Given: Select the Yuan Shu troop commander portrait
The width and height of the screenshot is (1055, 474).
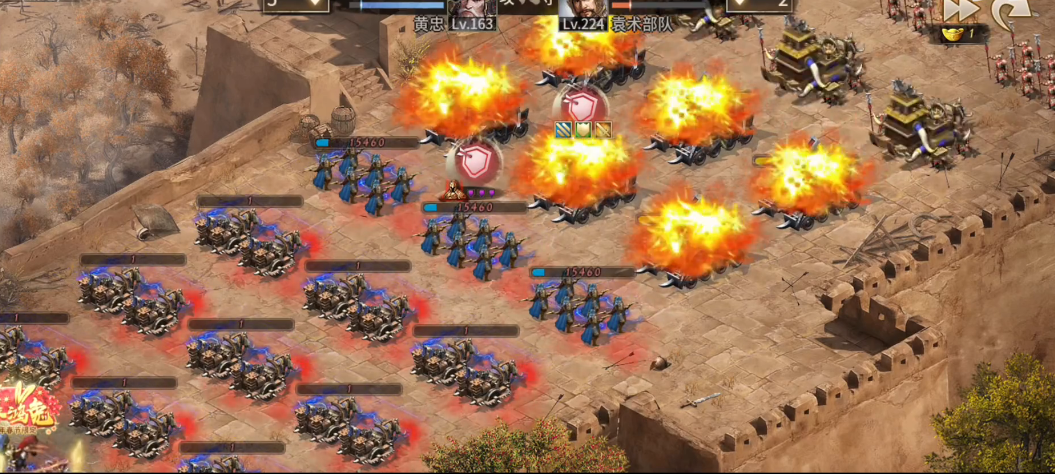Looking at the screenshot, I should (583, 7).
